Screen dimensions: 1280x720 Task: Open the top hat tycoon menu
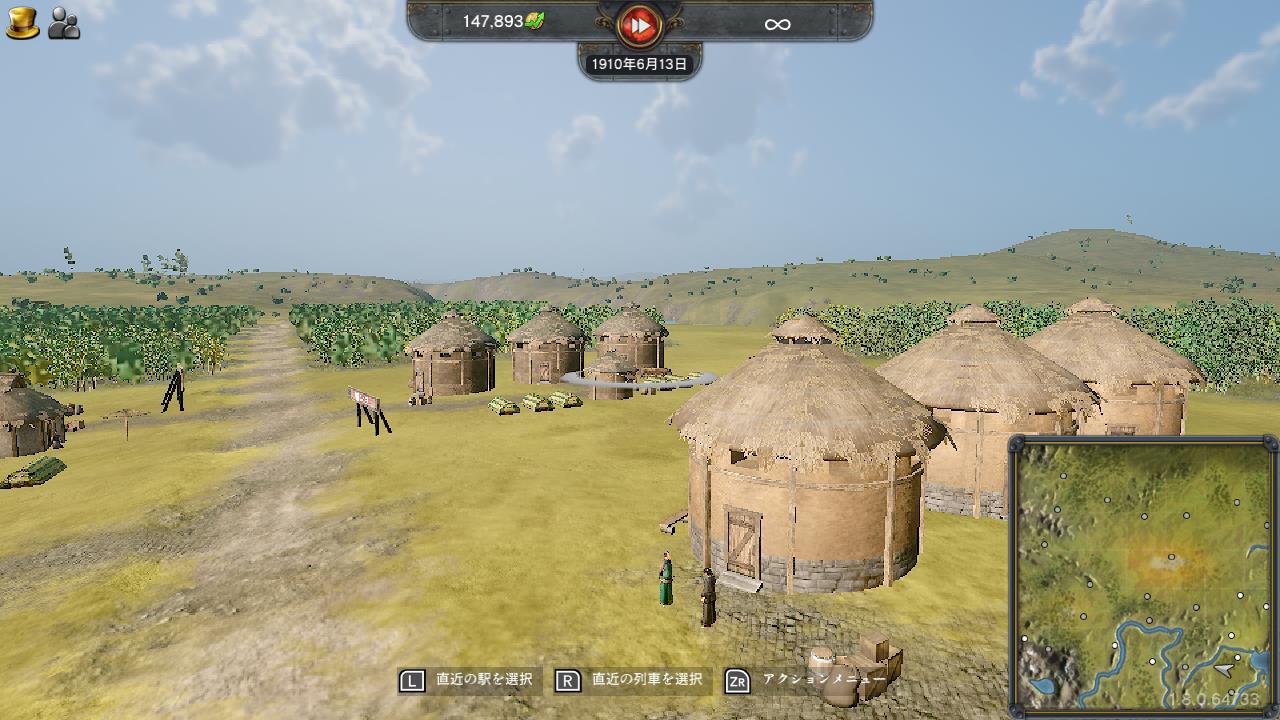tap(22, 22)
